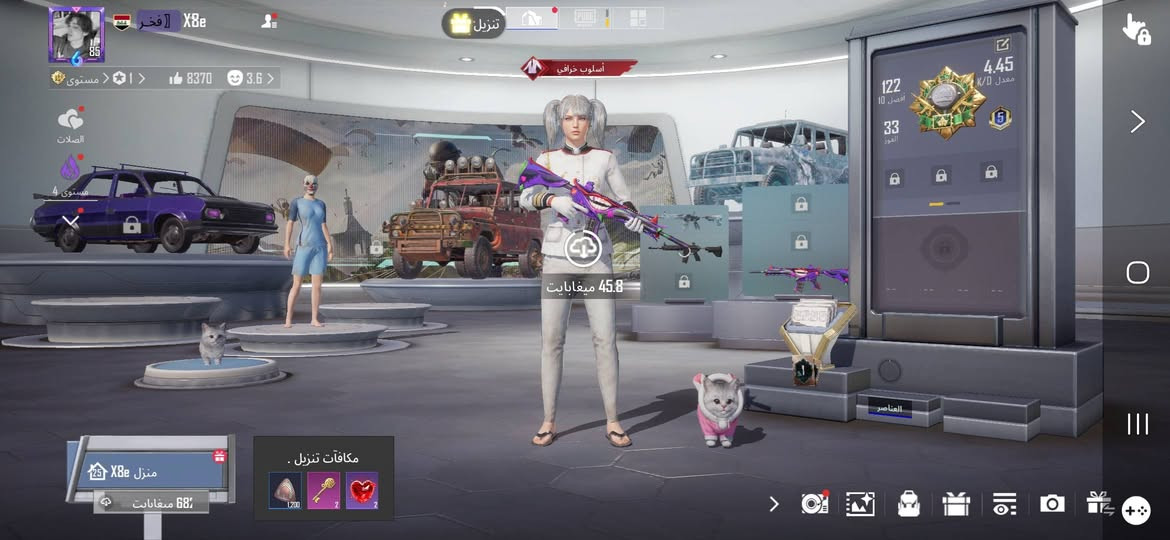Image resolution: width=1170 pixels, height=540 pixels.
Task: Download the 45.8 megabyte outfit resource
Action: [x=583, y=250]
